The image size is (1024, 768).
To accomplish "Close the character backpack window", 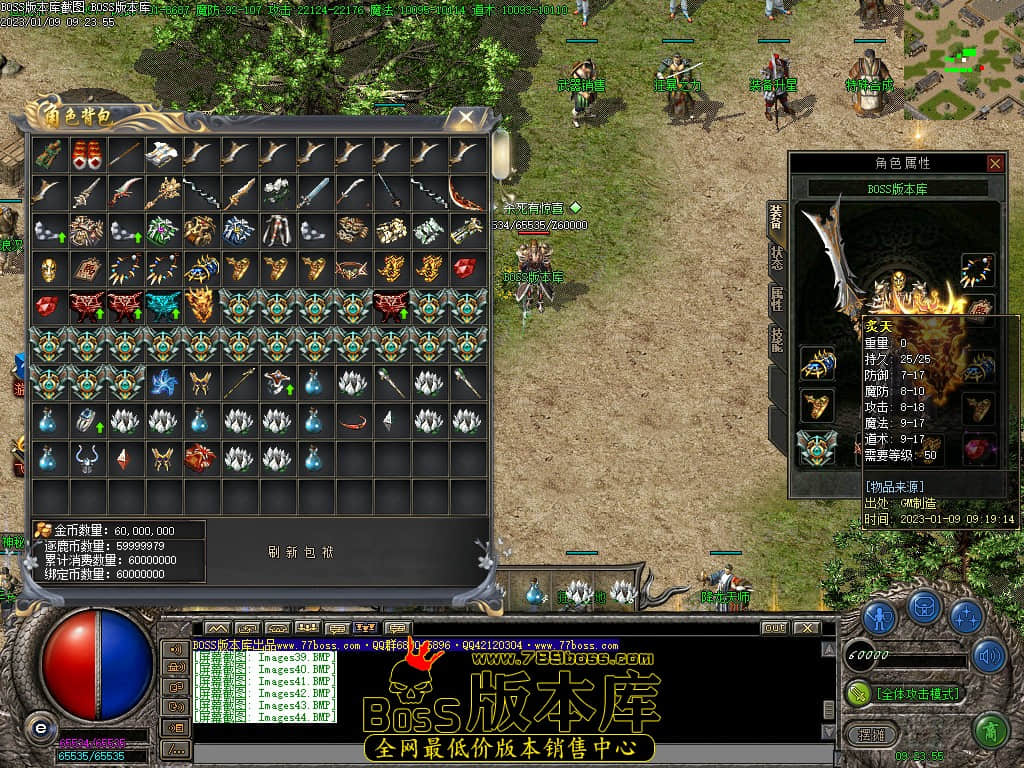I will (x=466, y=117).
